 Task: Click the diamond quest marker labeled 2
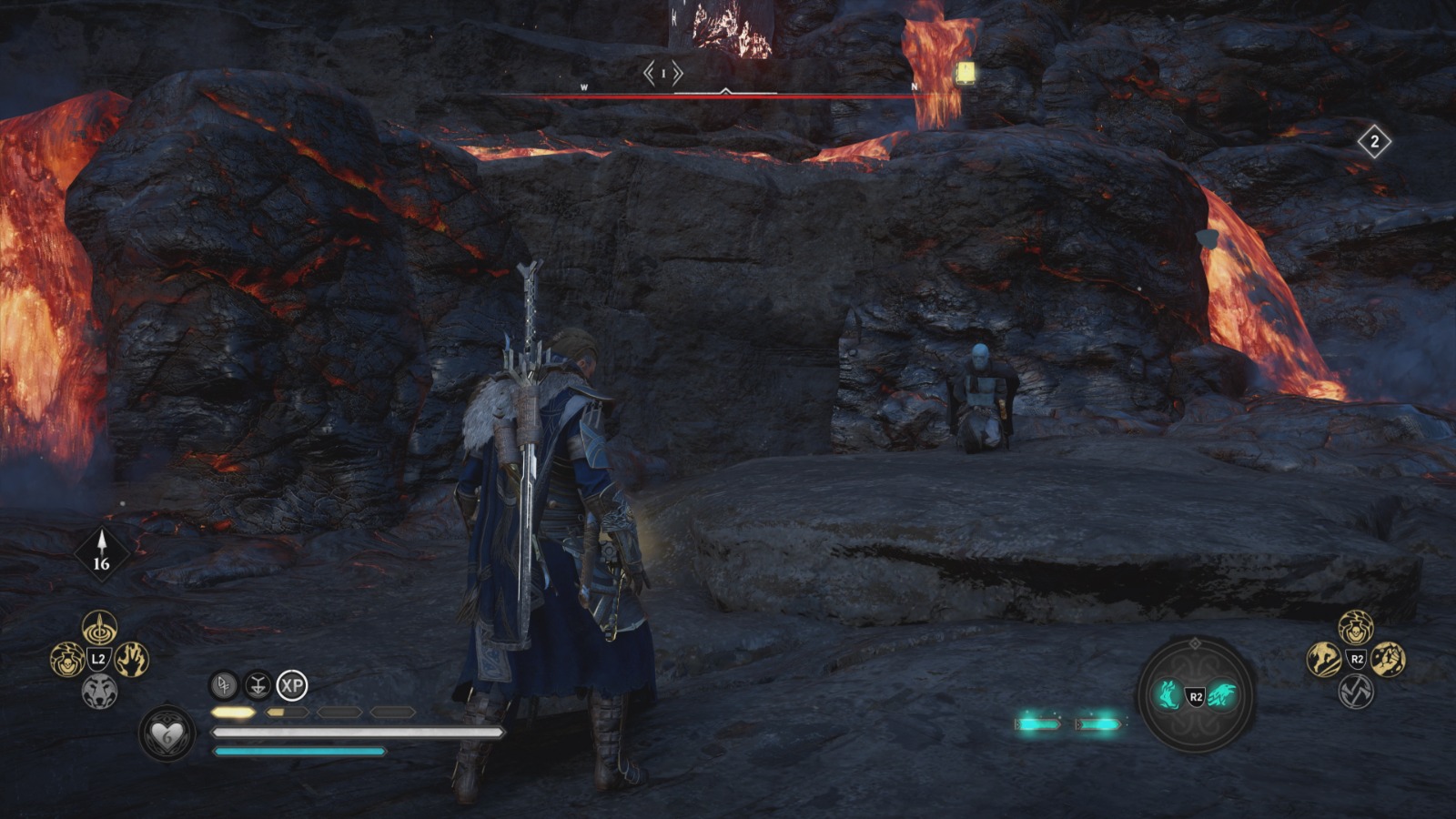1375,141
